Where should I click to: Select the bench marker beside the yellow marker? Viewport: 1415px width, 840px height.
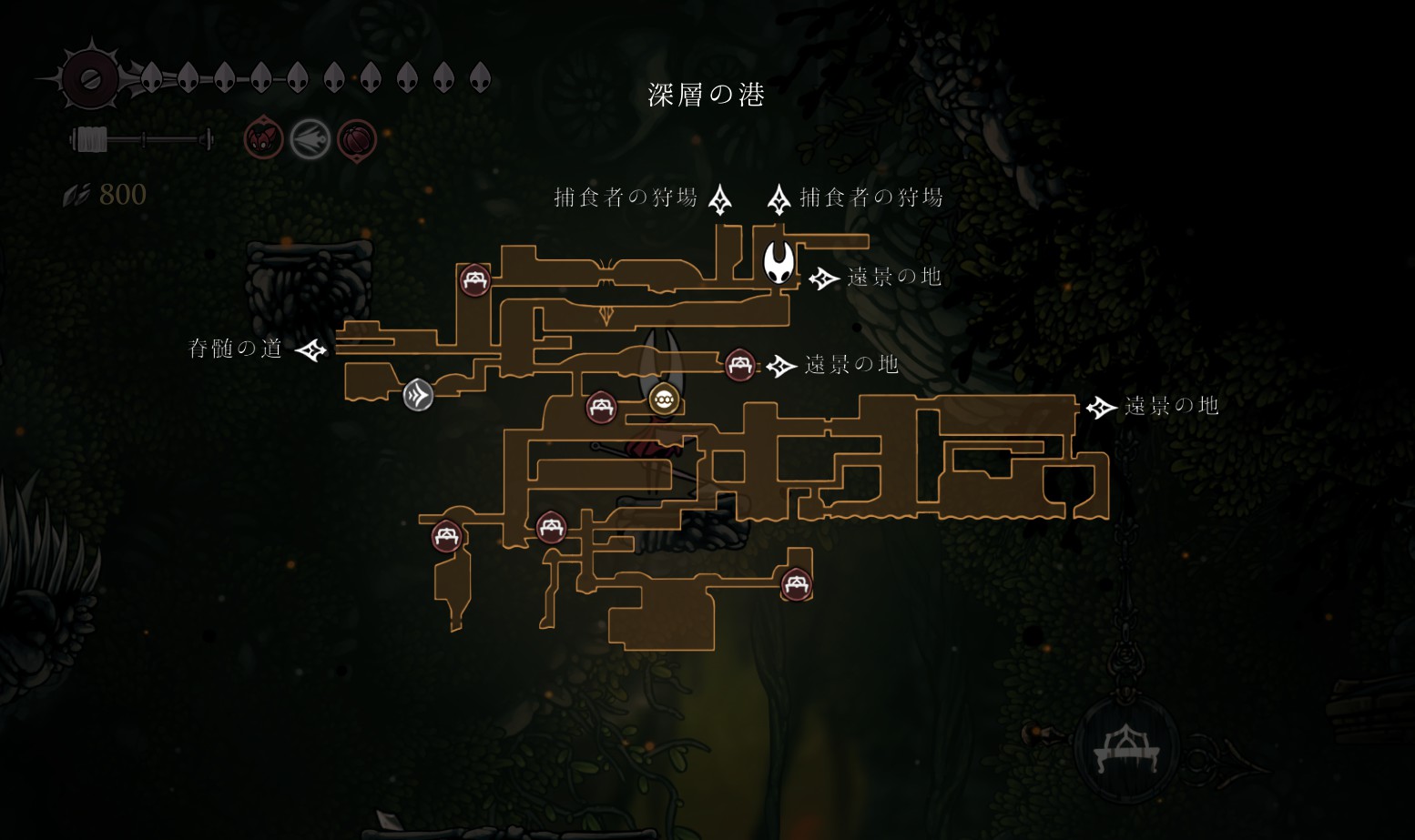click(x=601, y=407)
